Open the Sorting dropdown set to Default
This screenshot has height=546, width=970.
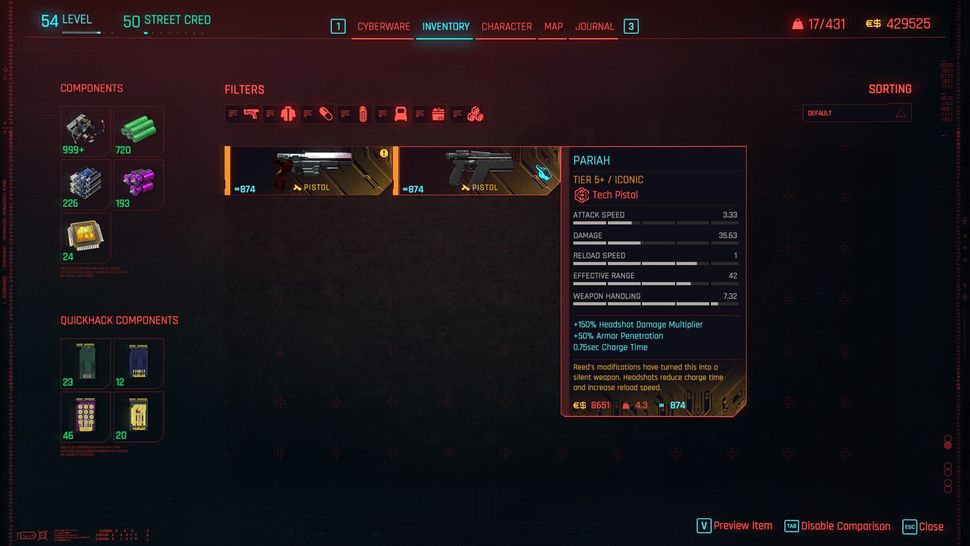tap(857, 113)
